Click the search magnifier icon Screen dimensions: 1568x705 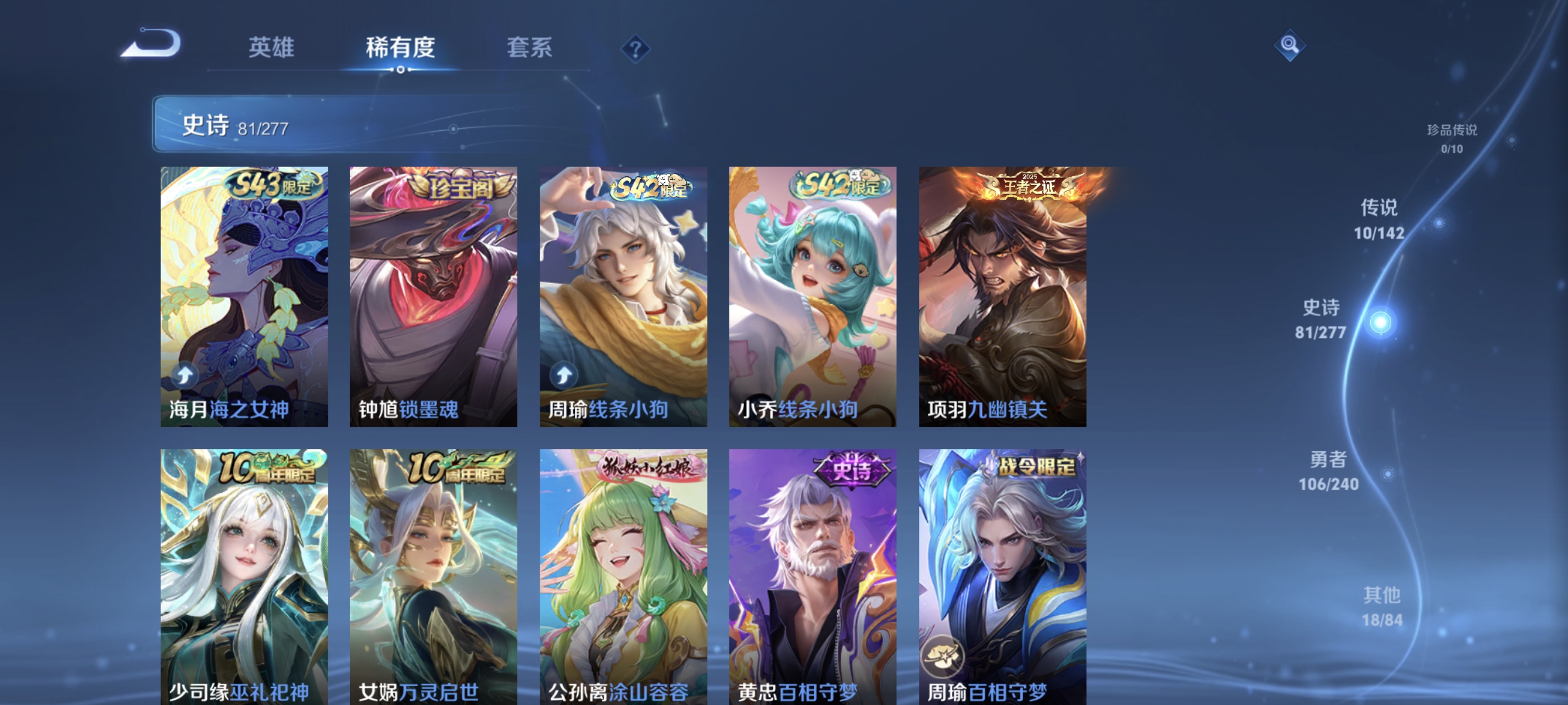(x=1291, y=45)
